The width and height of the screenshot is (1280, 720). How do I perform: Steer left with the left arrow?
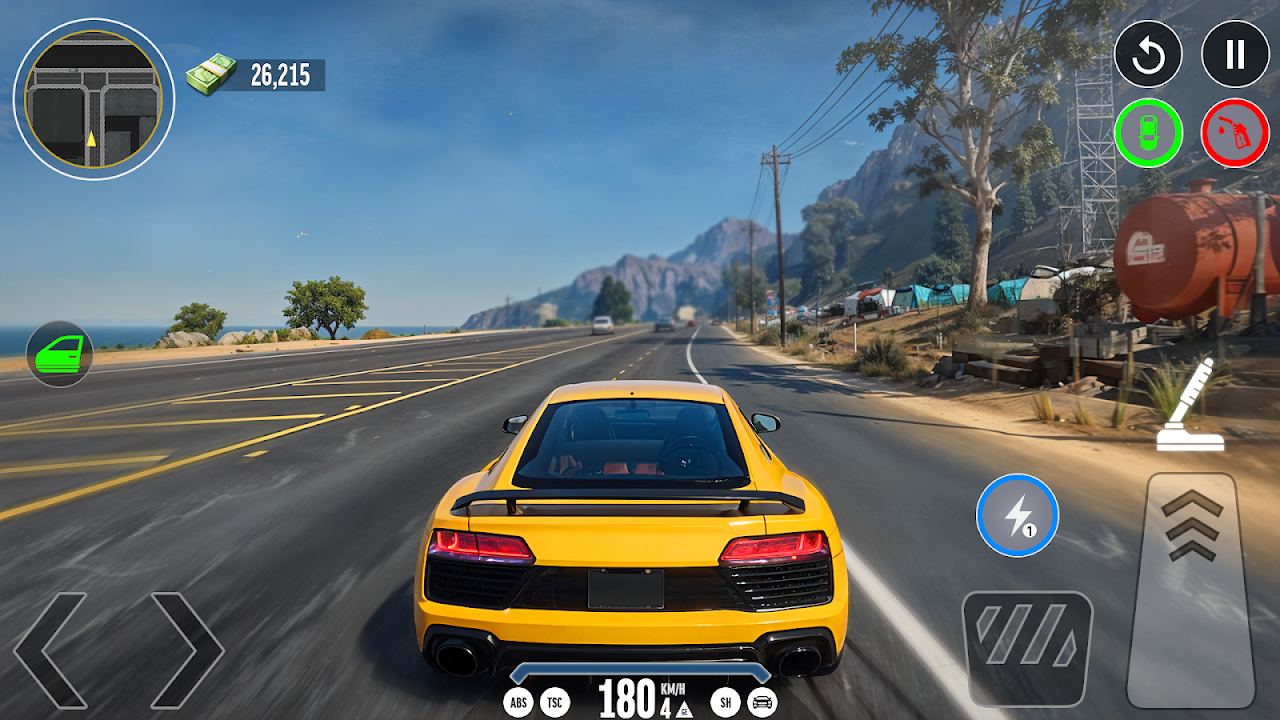[50, 650]
